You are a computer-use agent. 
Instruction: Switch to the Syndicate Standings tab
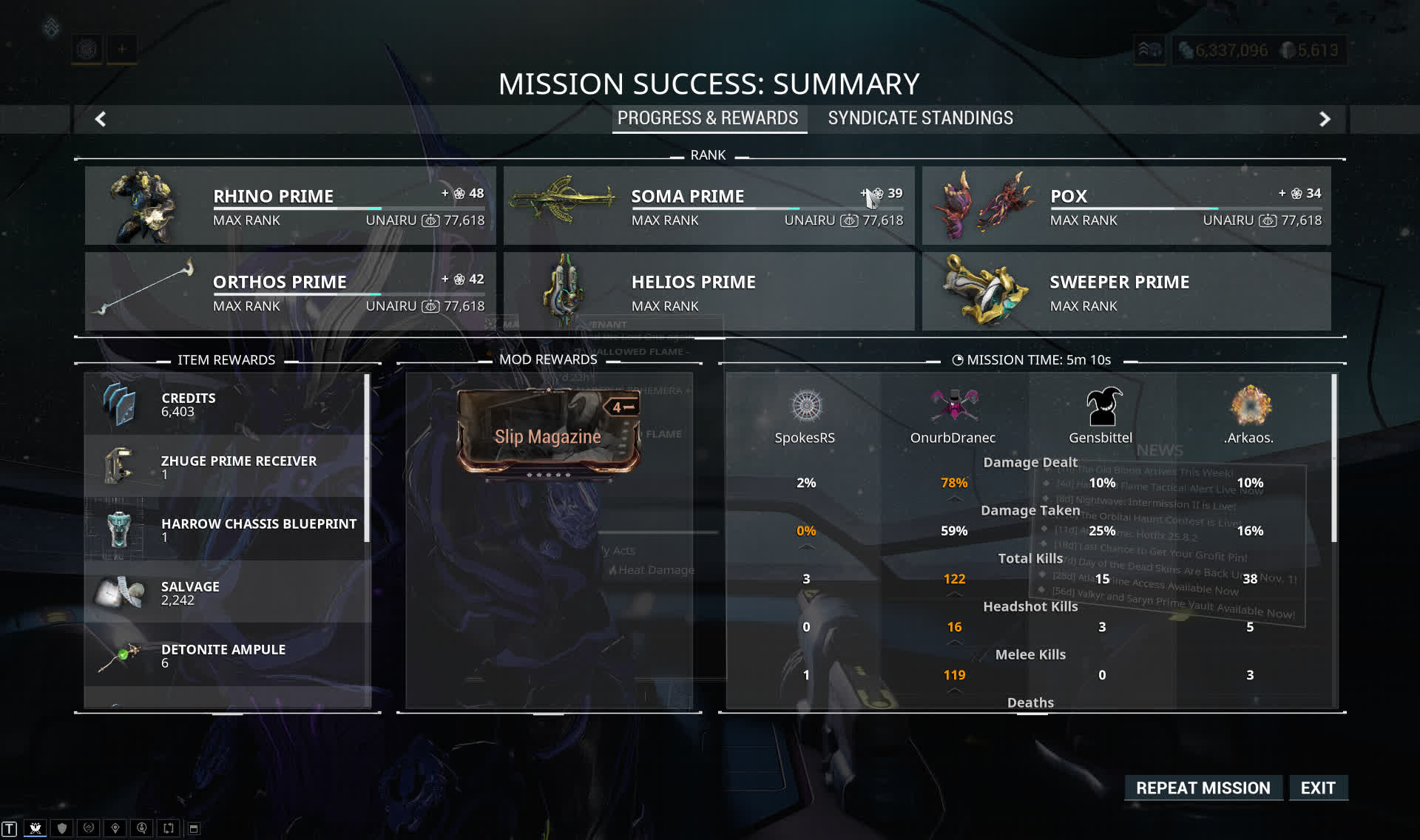coord(920,118)
